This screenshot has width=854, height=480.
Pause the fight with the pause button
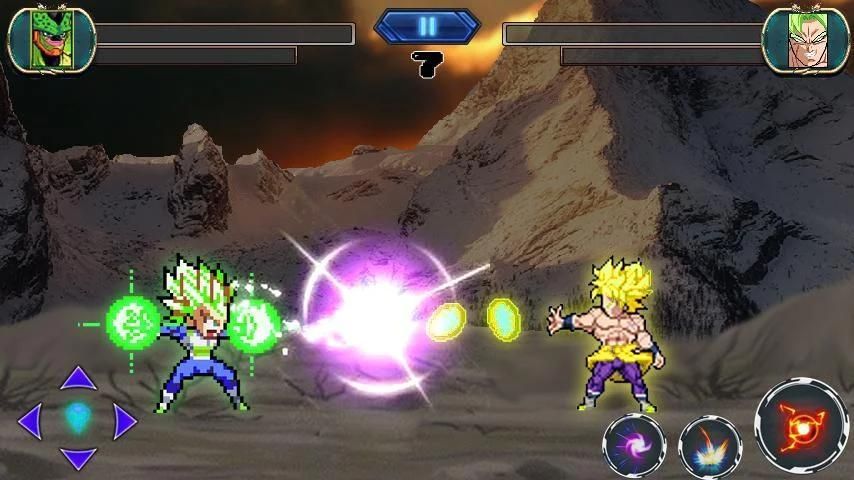(x=427, y=27)
